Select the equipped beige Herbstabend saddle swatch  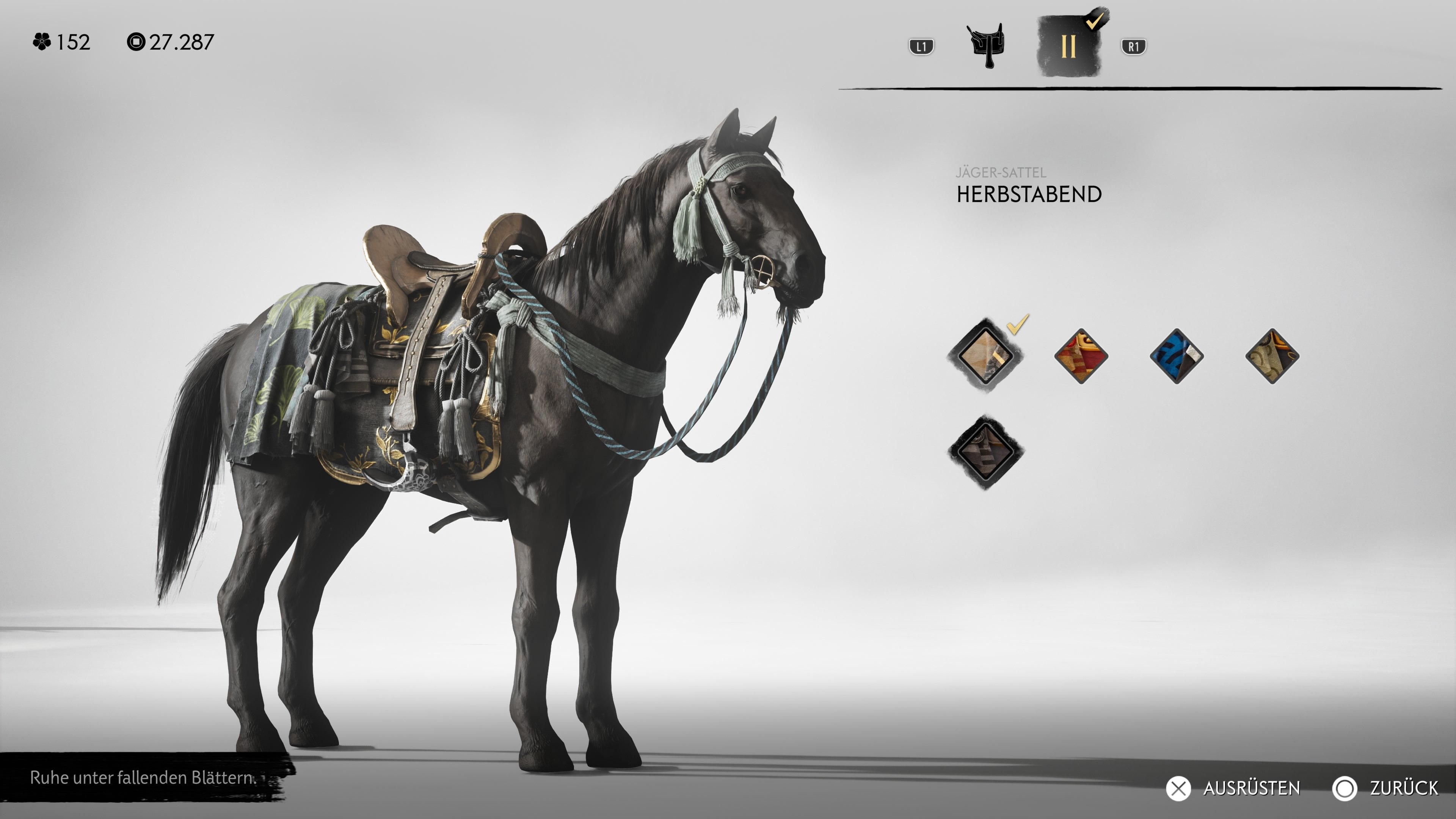pos(985,356)
